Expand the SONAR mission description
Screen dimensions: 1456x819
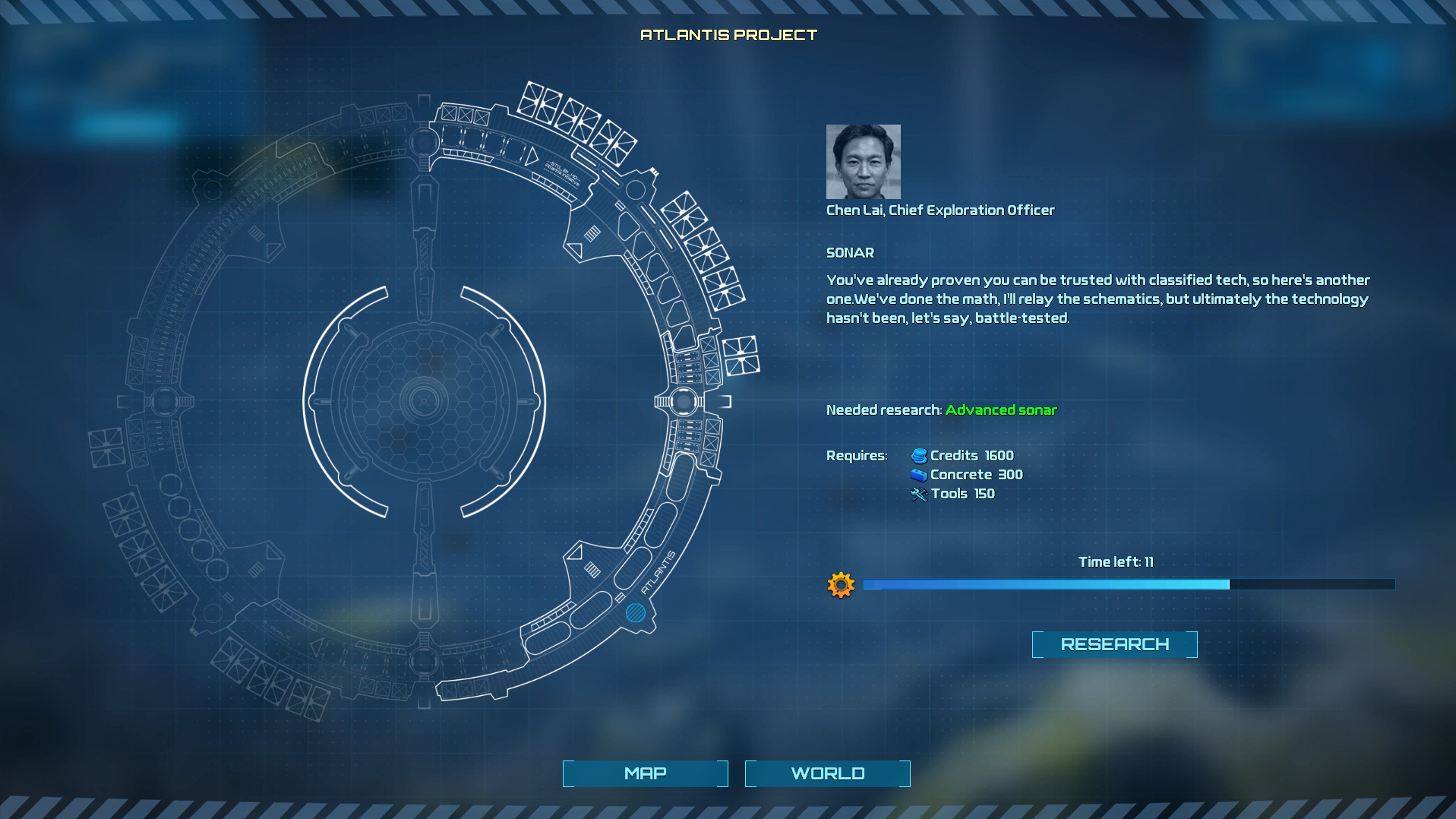(850, 252)
